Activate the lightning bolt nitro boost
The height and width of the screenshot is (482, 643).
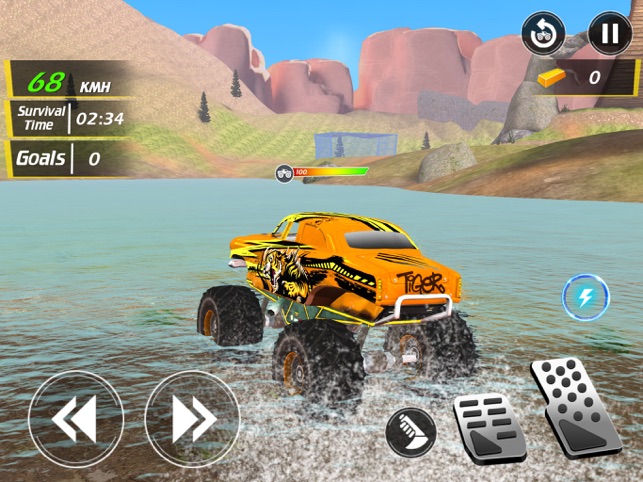[585, 297]
